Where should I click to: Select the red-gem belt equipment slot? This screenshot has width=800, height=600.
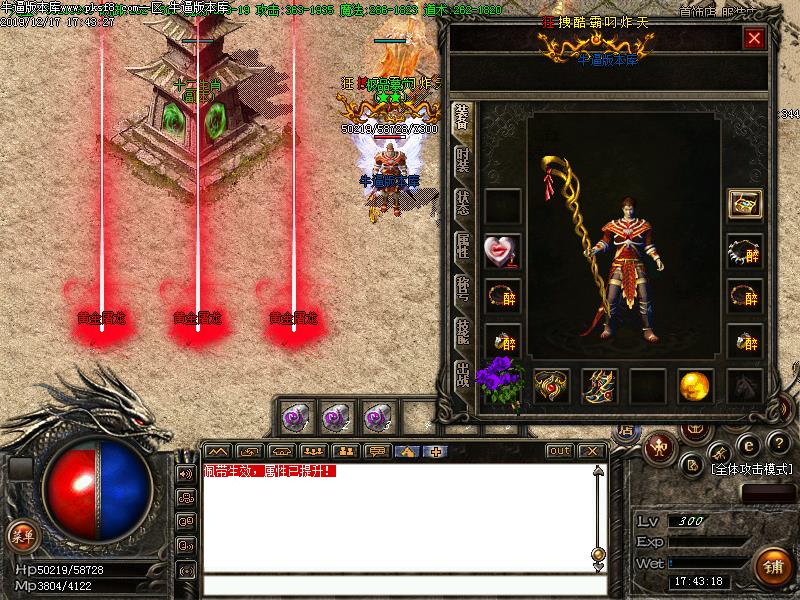[x=551, y=386]
